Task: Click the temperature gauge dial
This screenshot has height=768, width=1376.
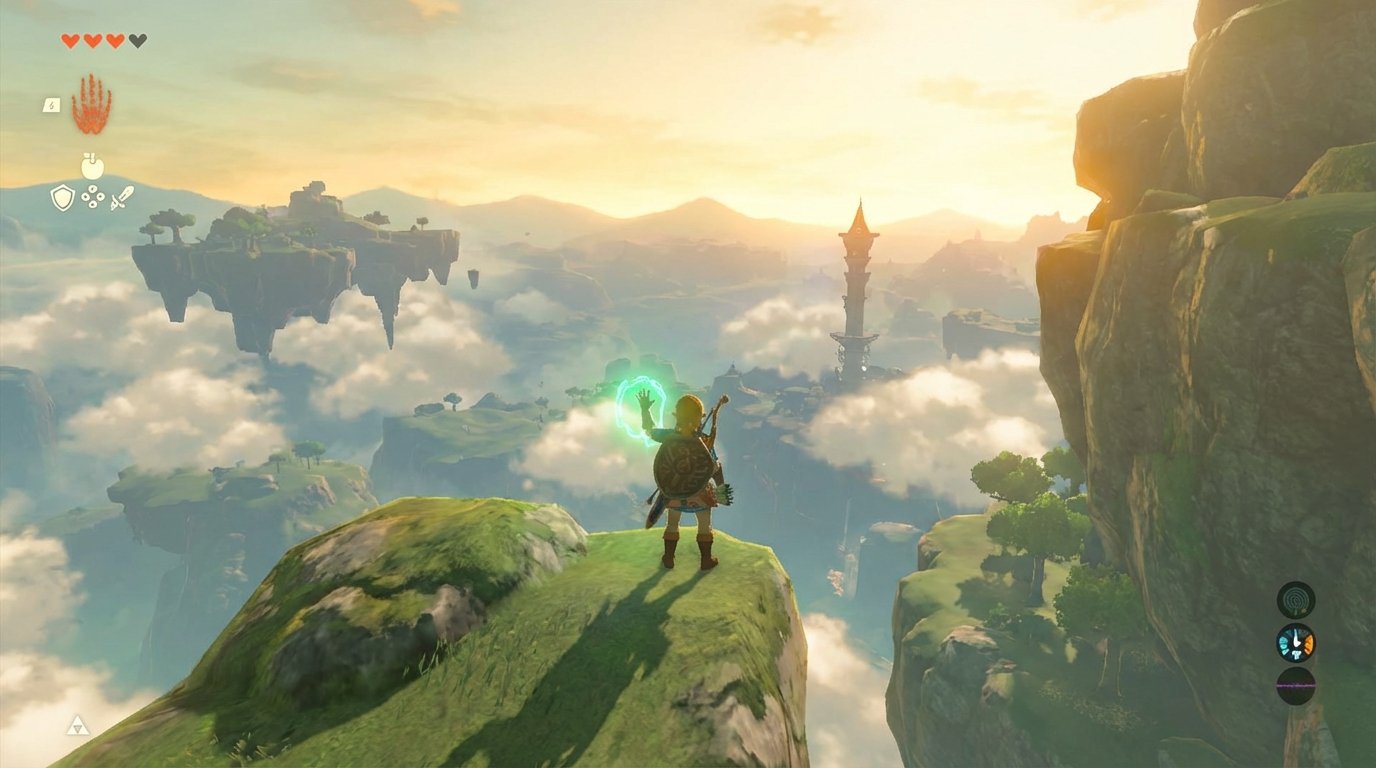Action: click(1296, 645)
